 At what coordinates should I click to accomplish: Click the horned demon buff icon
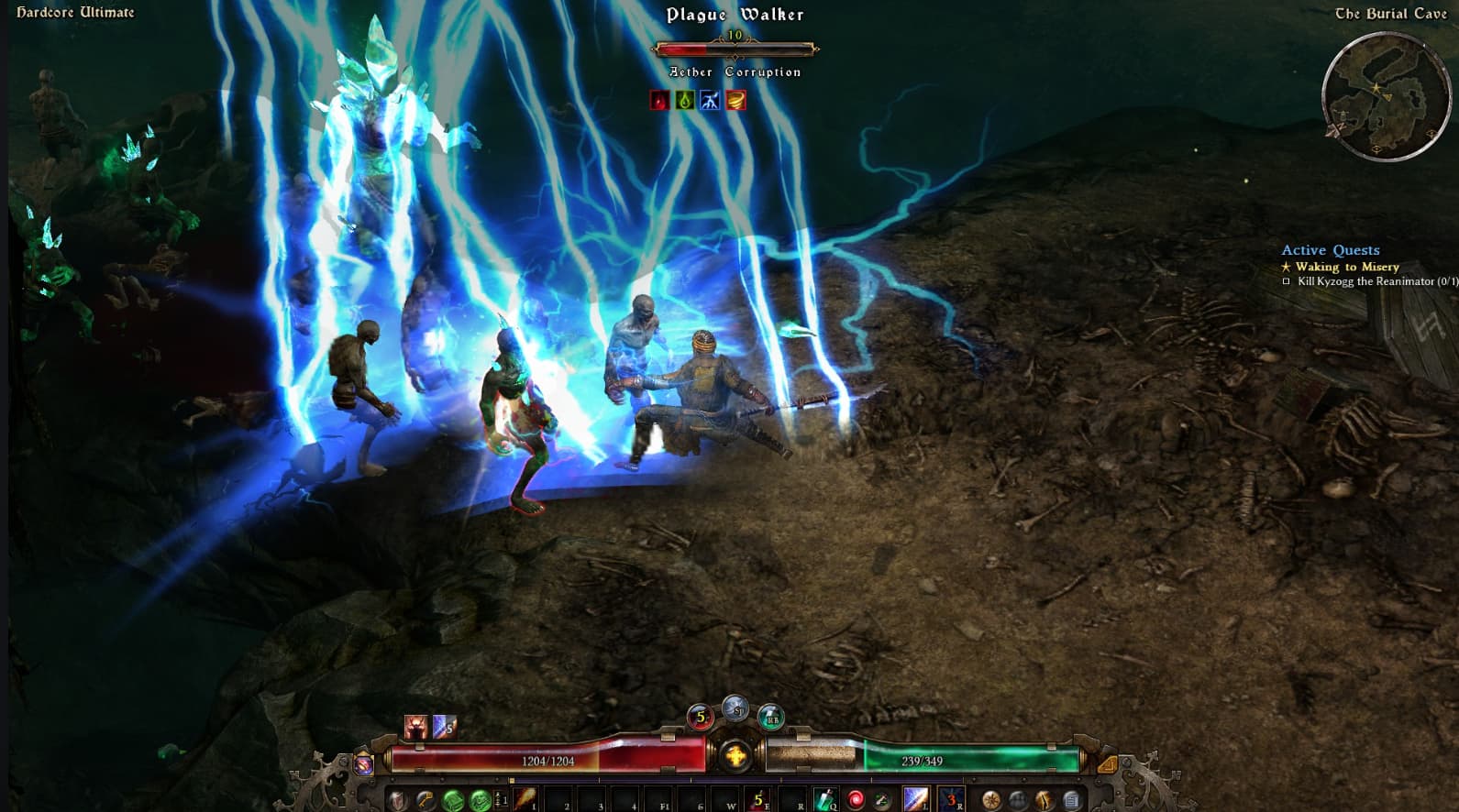tap(417, 727)
